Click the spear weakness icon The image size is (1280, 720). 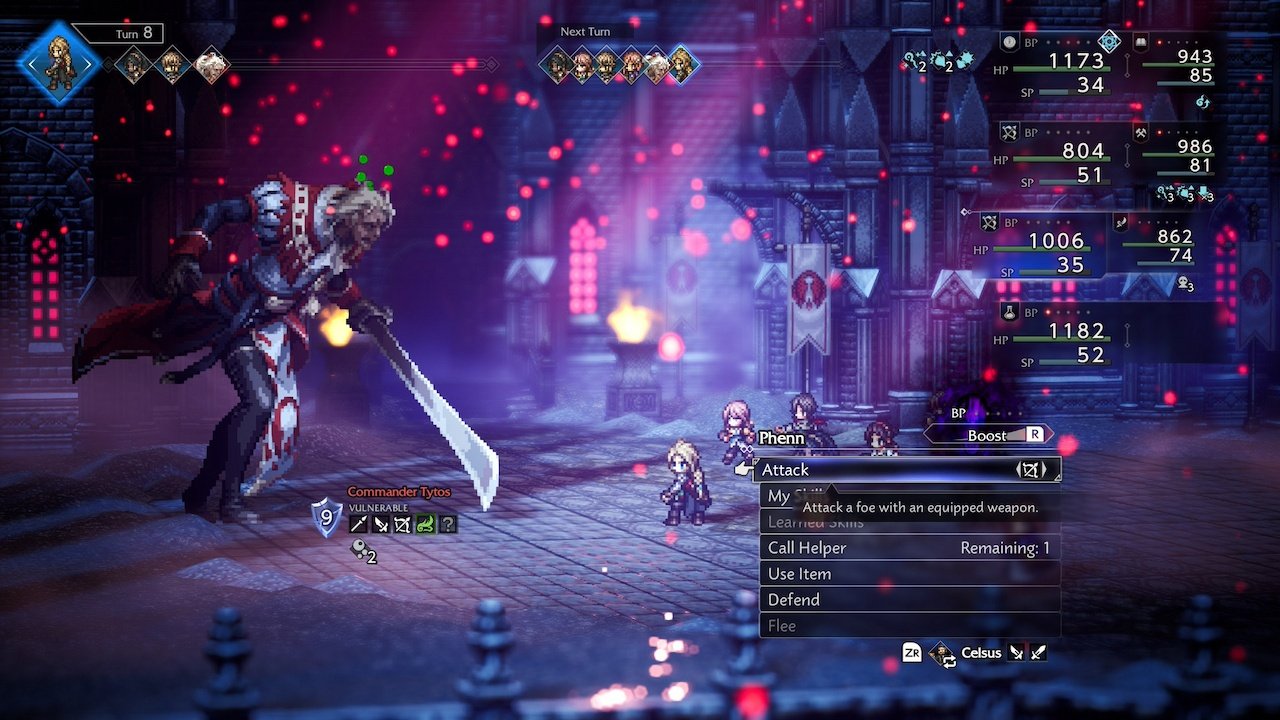(x=357, y=523)
